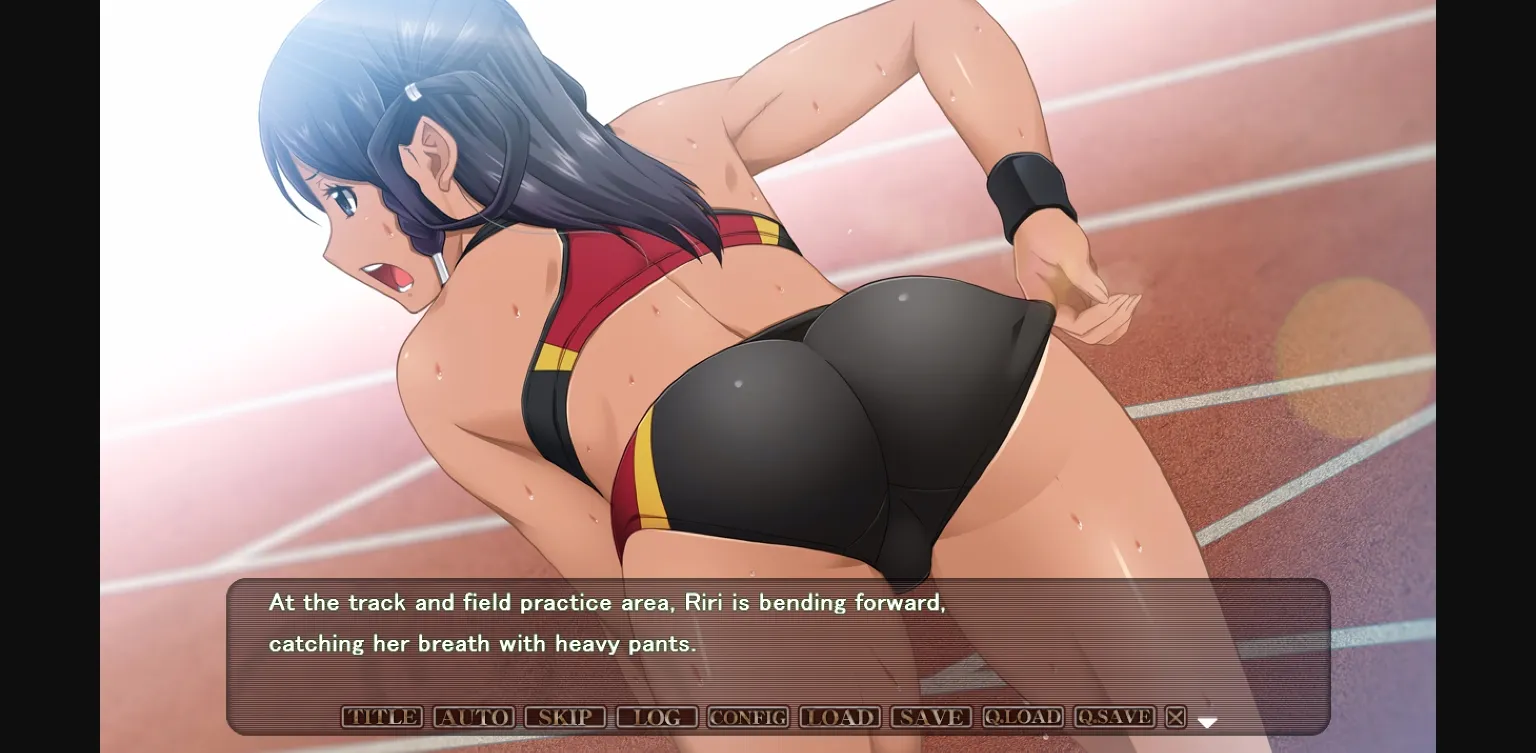Review earlier dialogue through the LOG button

(x=657, y=717)
